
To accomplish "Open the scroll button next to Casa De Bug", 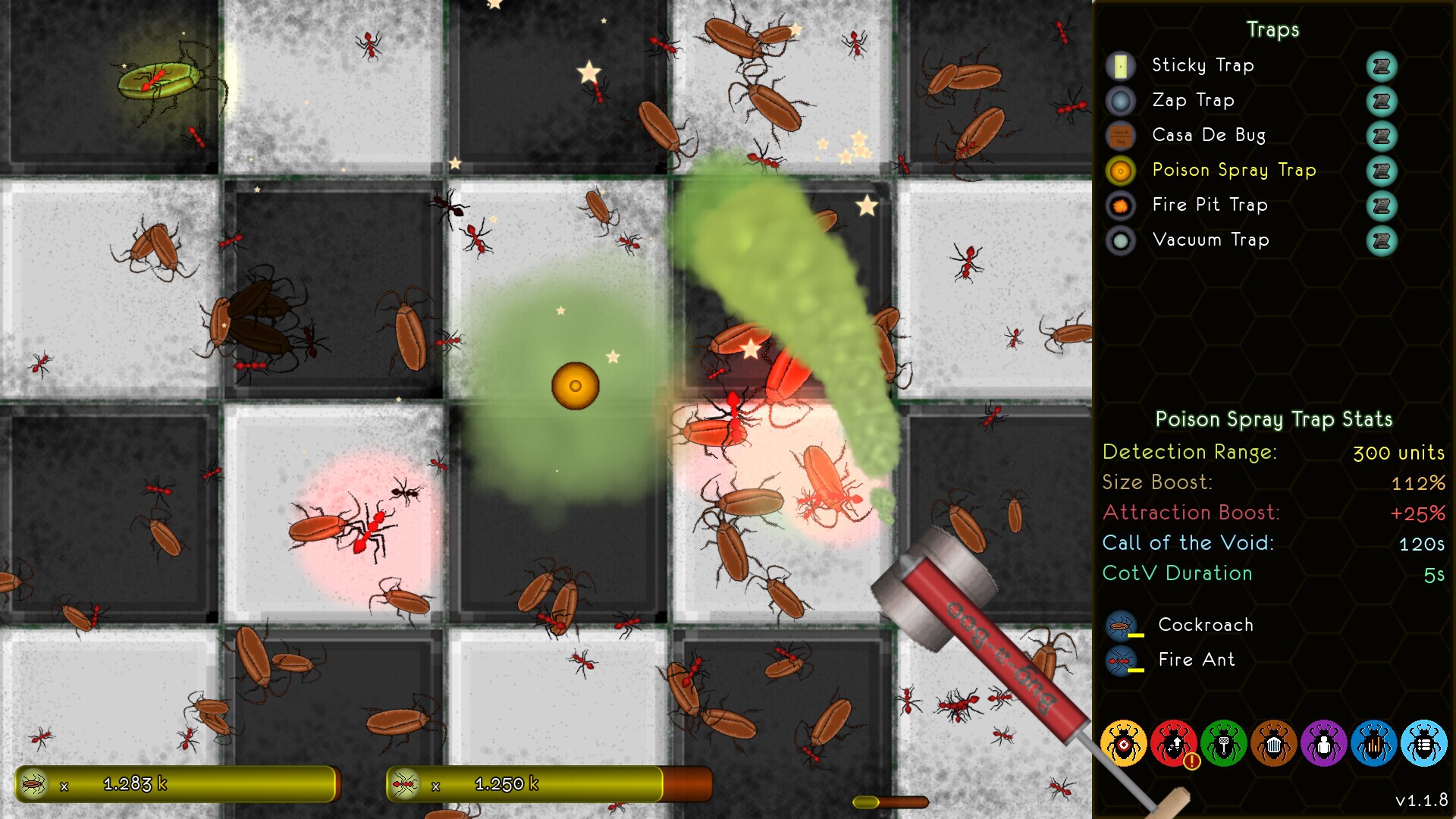I will pos(1381,136).
